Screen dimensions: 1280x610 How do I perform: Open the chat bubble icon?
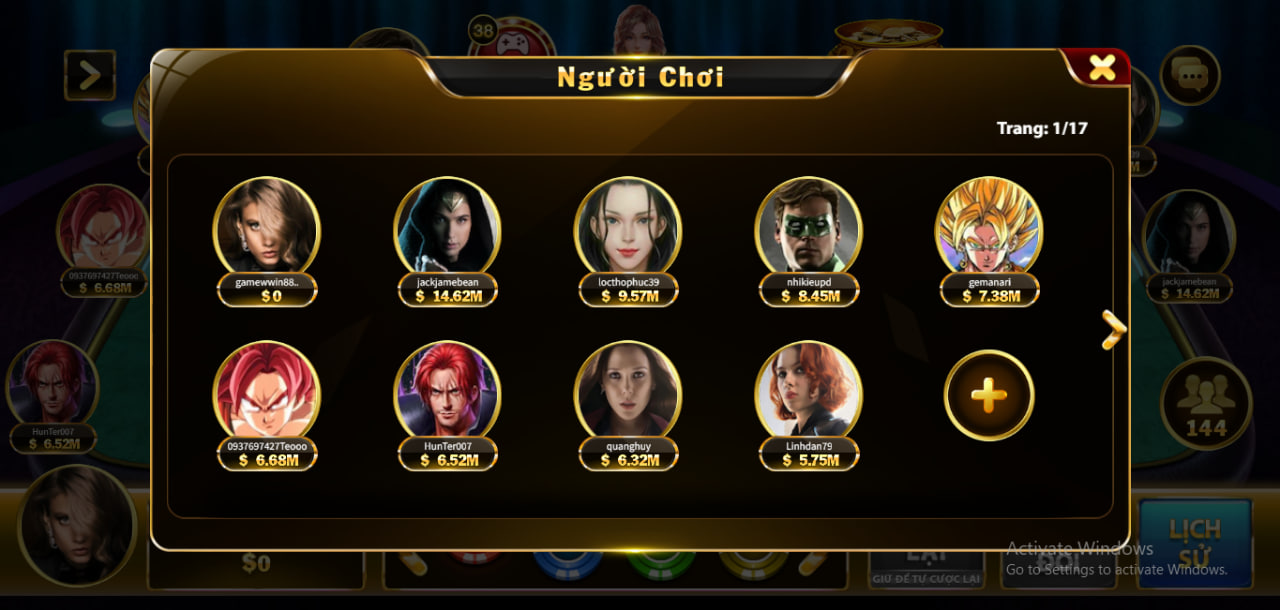(1190, 75)
